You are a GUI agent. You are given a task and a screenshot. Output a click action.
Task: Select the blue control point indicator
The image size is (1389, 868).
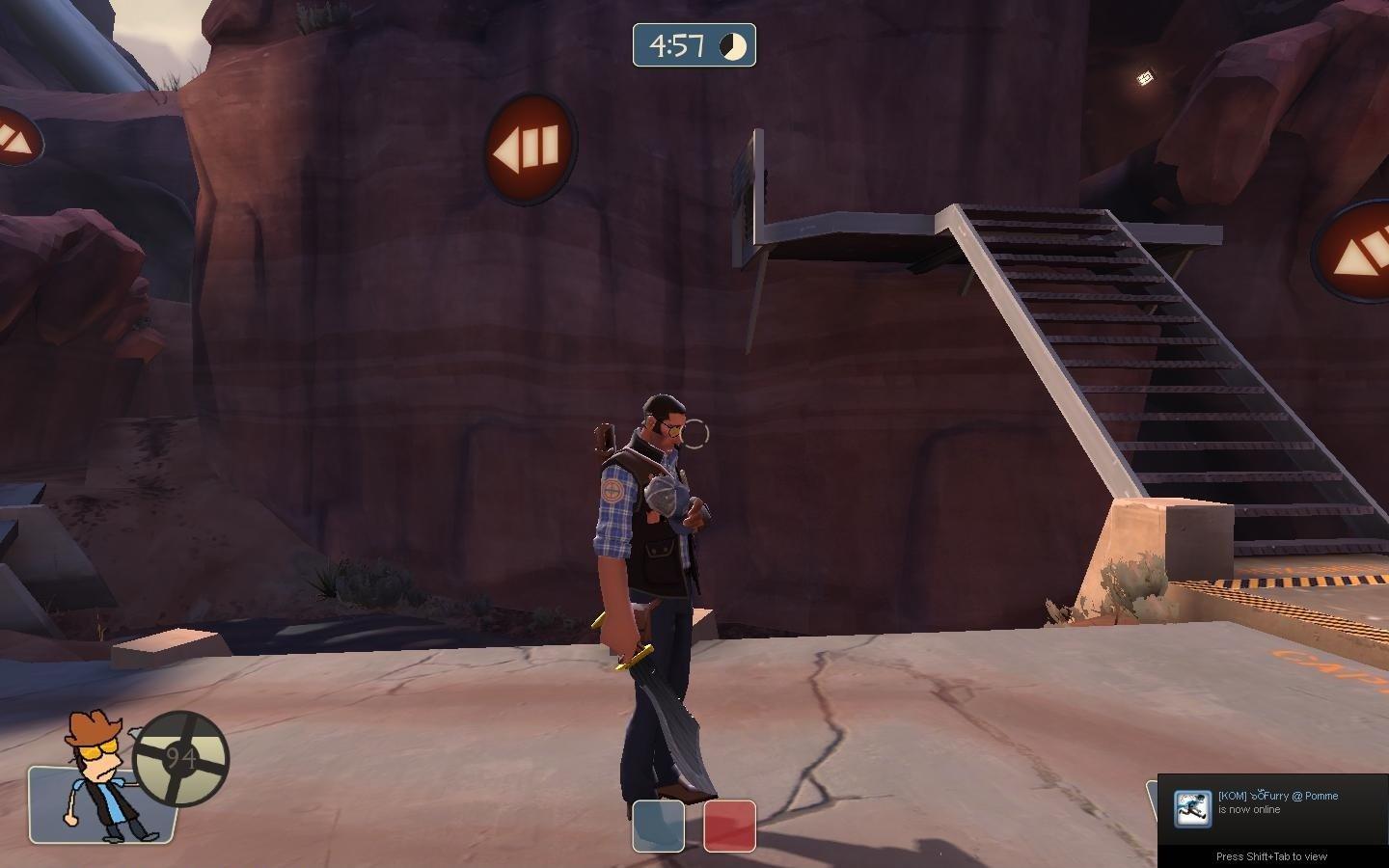(x=658, y=827)
